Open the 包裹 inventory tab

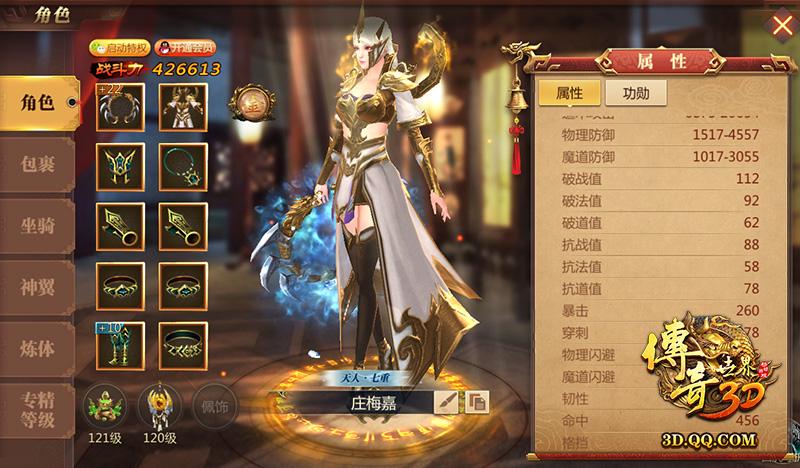[x=36, y=164]
